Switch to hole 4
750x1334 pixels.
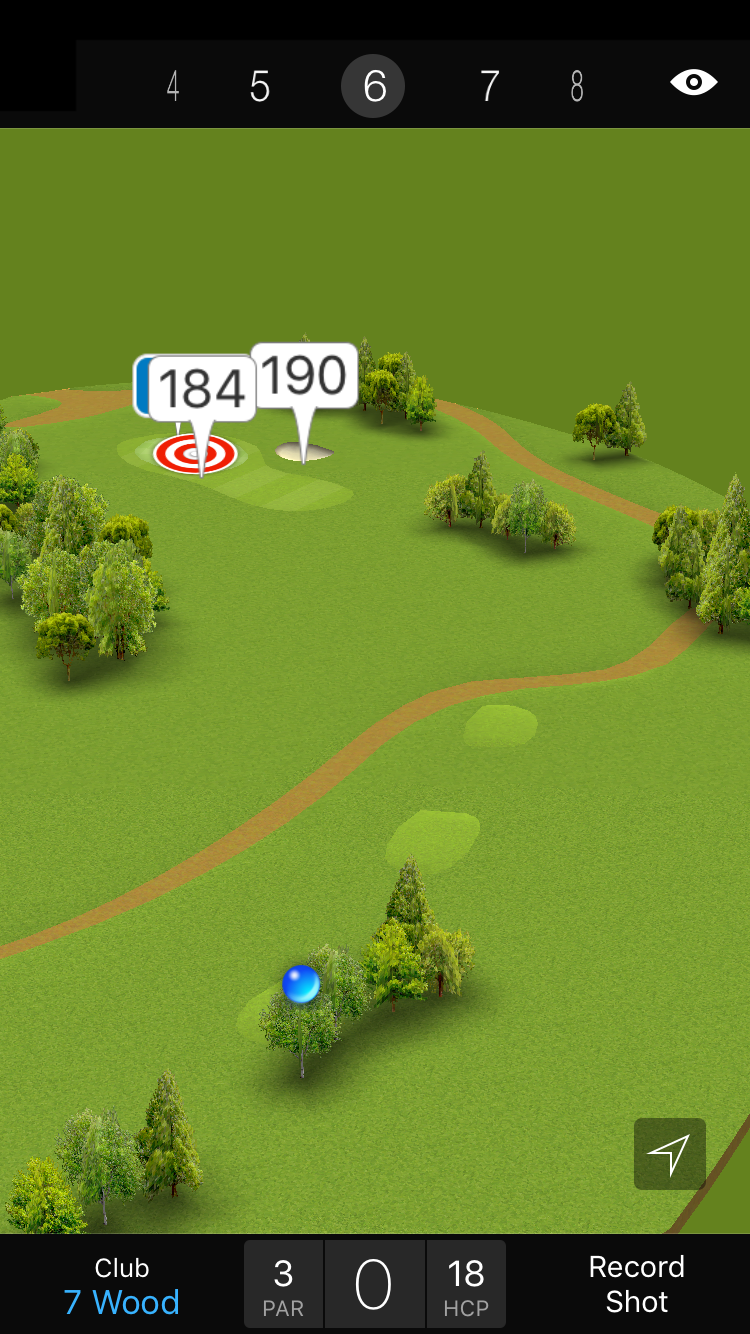[173, 87]
